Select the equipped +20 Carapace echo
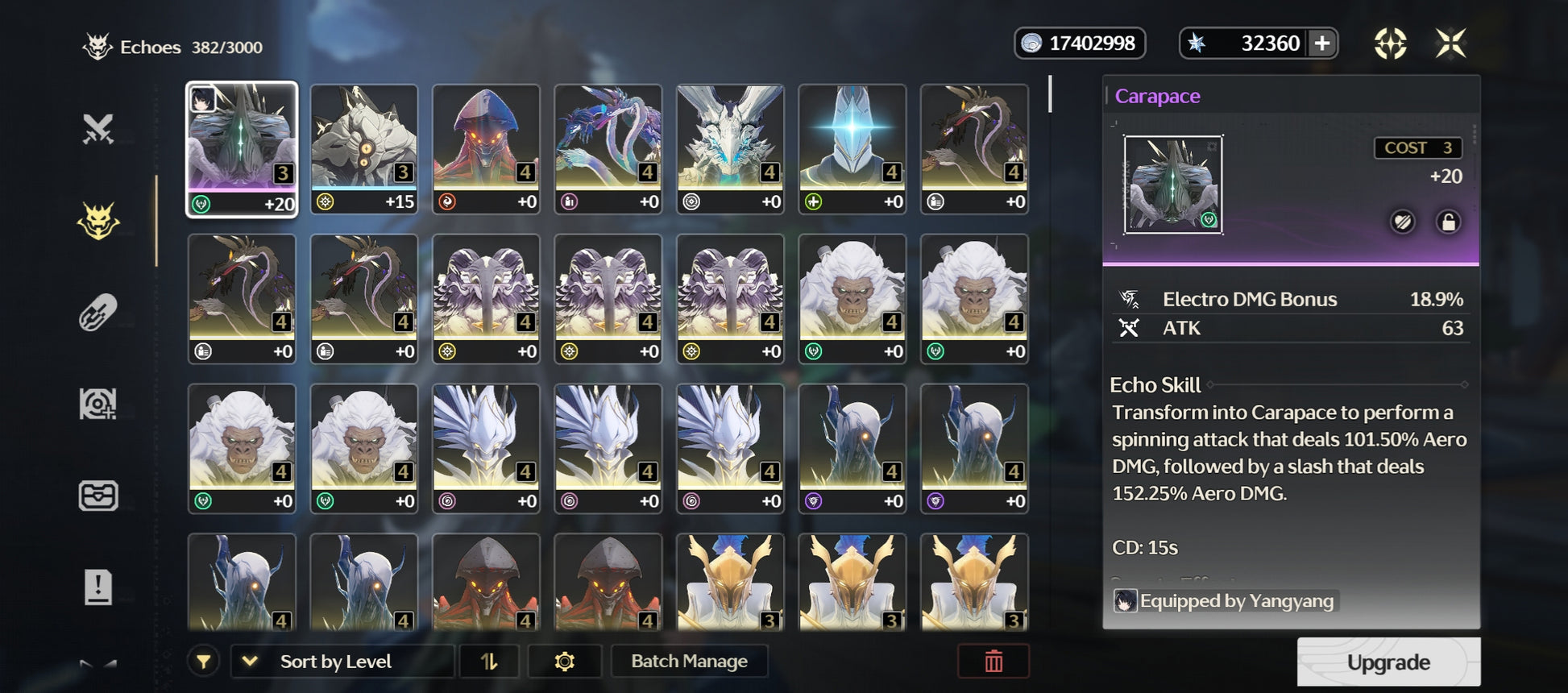Screen dimensions: 1568x693 tap(242, 149)
